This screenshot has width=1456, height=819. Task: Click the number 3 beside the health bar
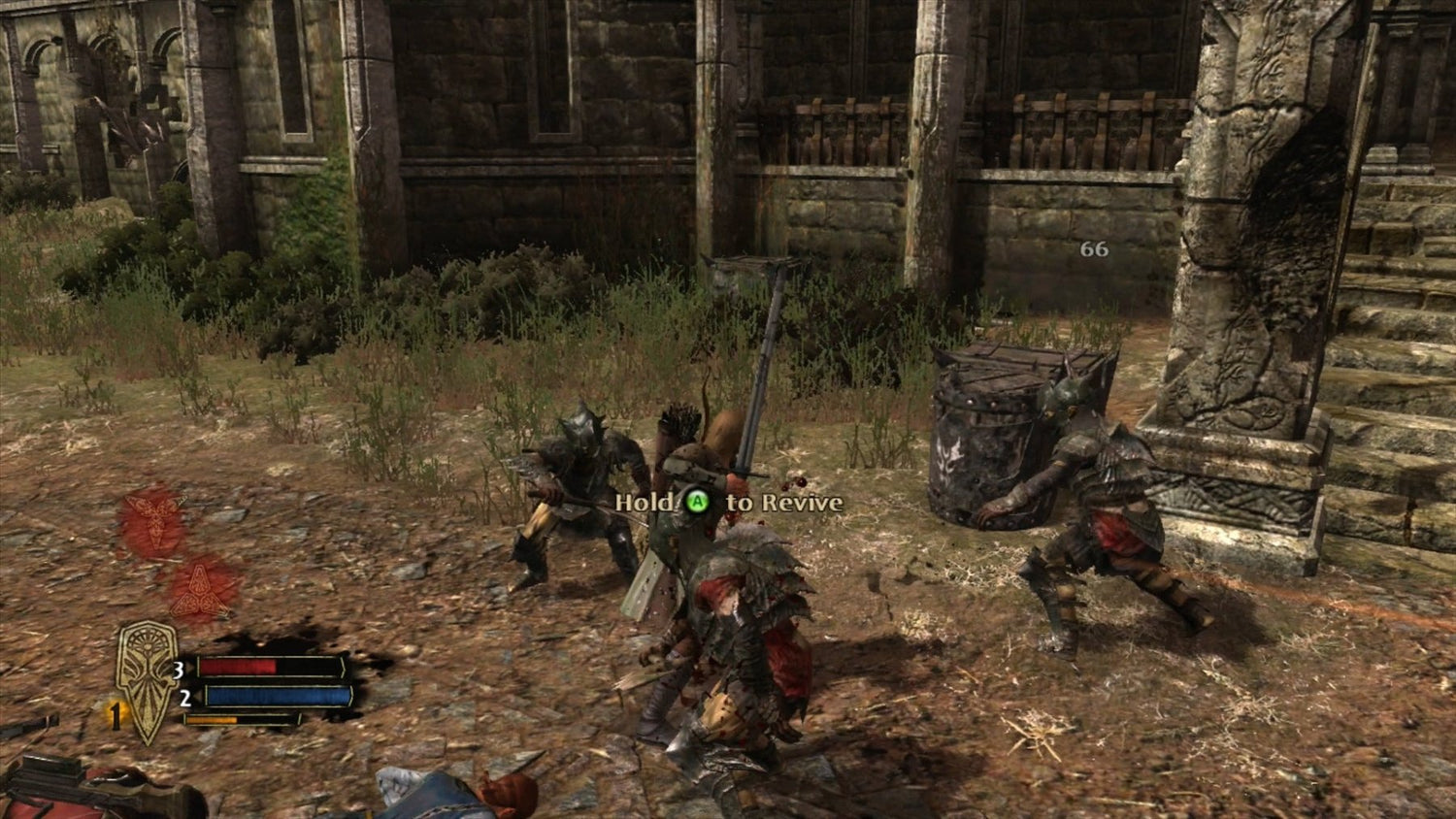click(x=179, y=670)
